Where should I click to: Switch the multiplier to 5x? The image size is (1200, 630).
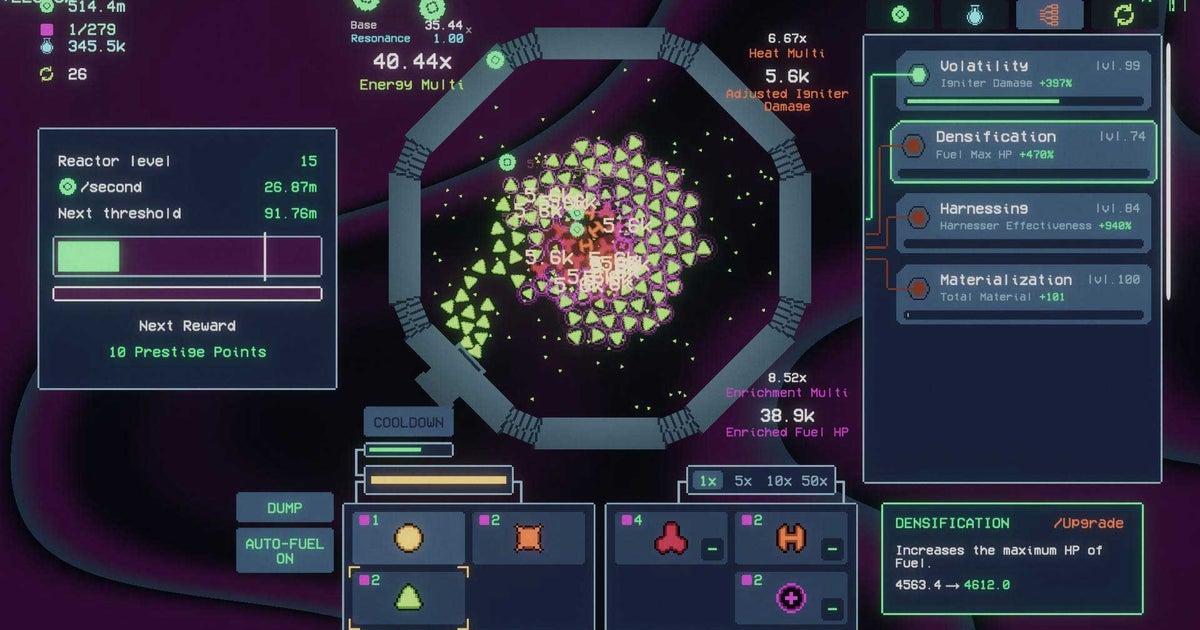point(743,481)
